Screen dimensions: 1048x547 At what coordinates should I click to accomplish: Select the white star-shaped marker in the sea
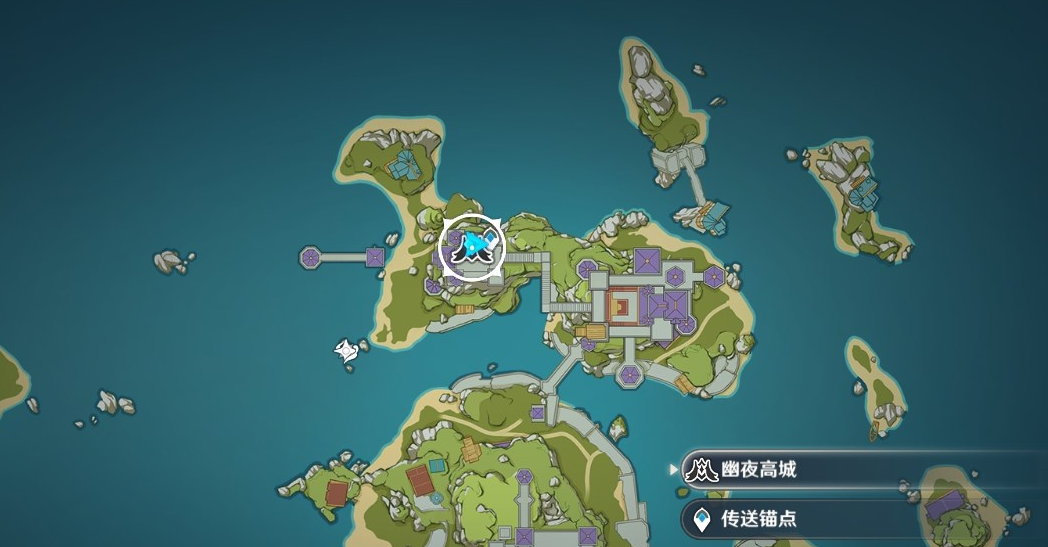tap(346, 350)
